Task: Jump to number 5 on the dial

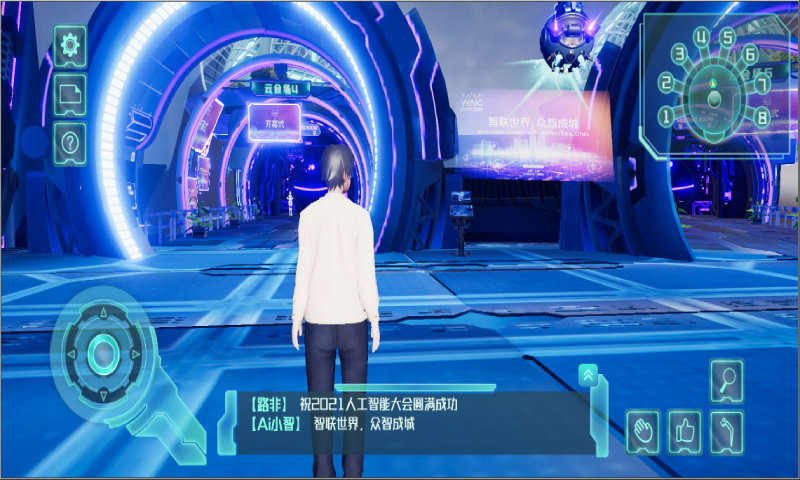Action: (x=727, y=40)
